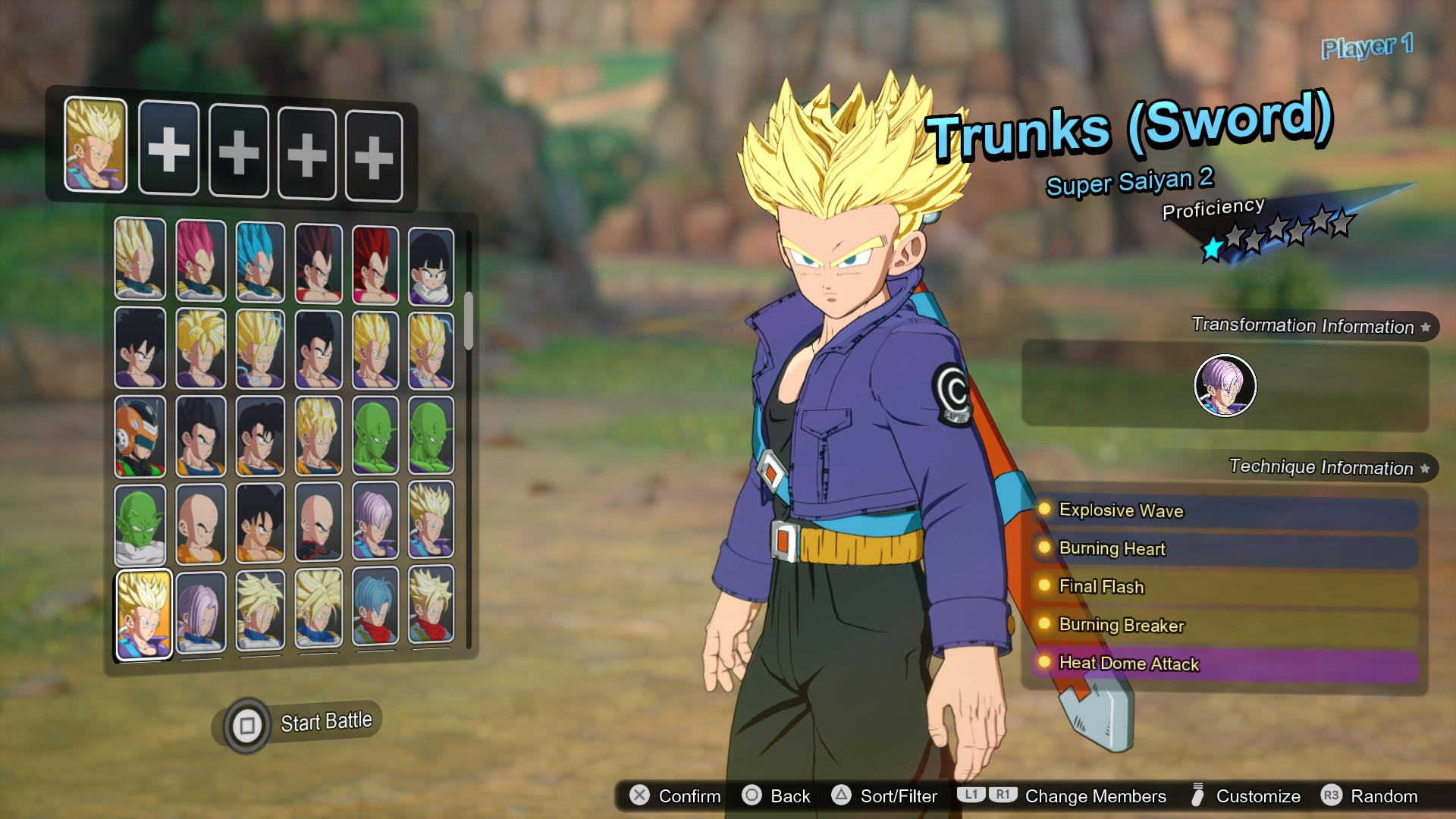1456x819 pixels.
Task: Pick kid Gohan with the white cape
Action: click(431, 266)
